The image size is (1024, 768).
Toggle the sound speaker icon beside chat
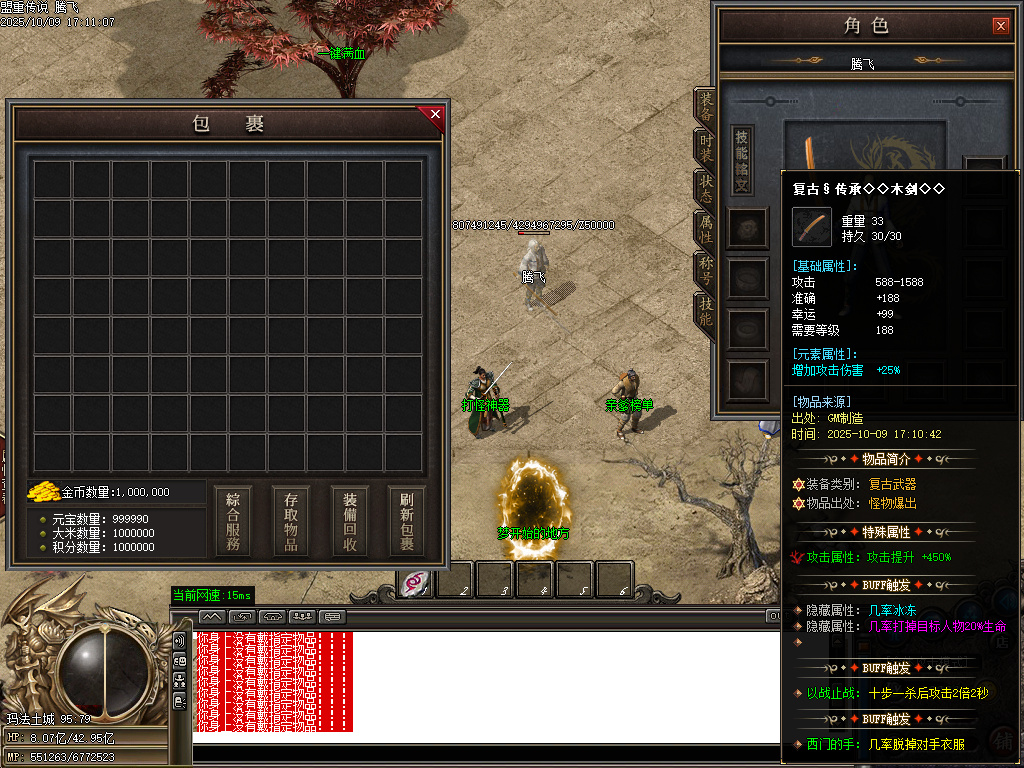[x=179, y=641]
